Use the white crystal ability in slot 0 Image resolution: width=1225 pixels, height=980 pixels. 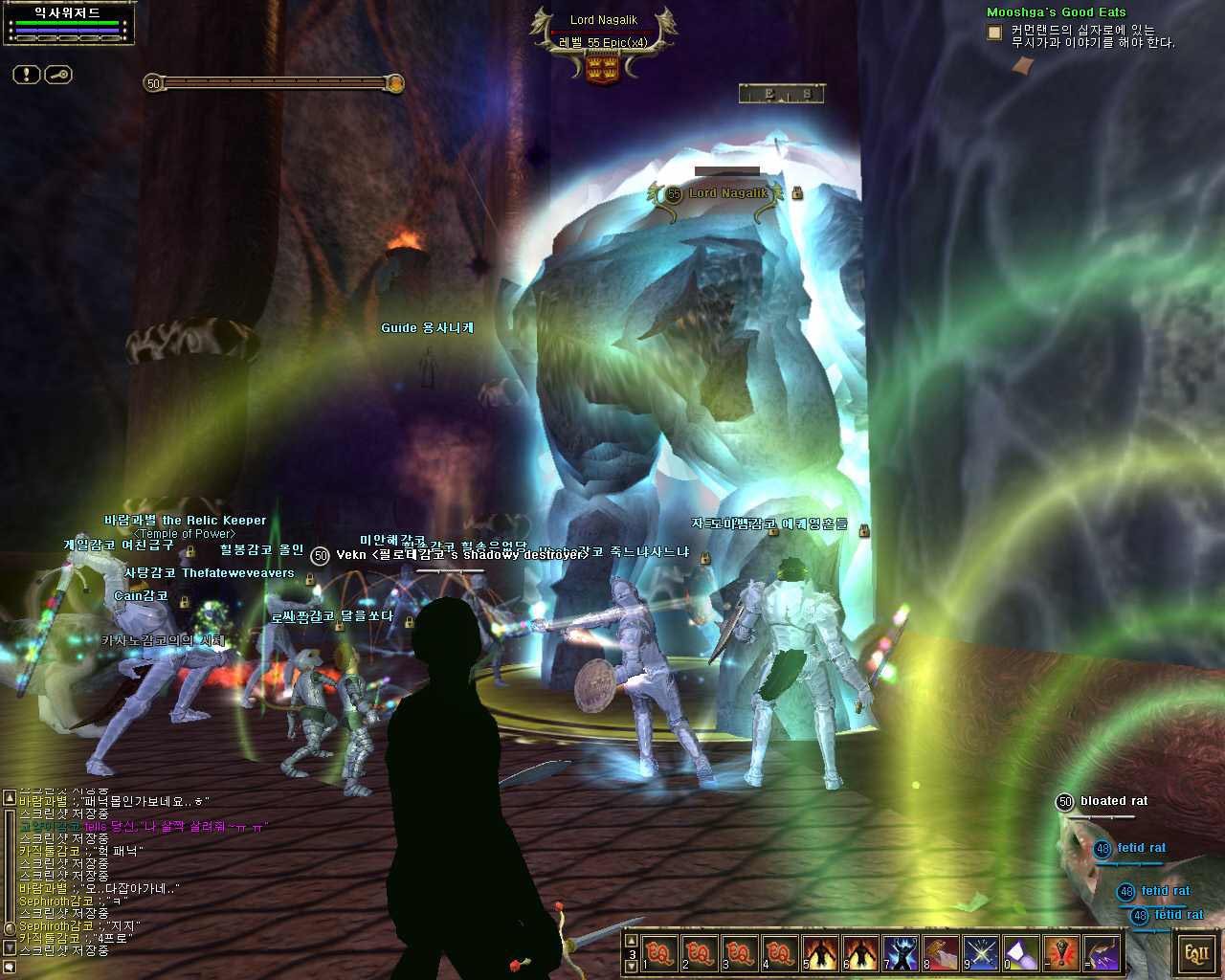pos(1021,954)
